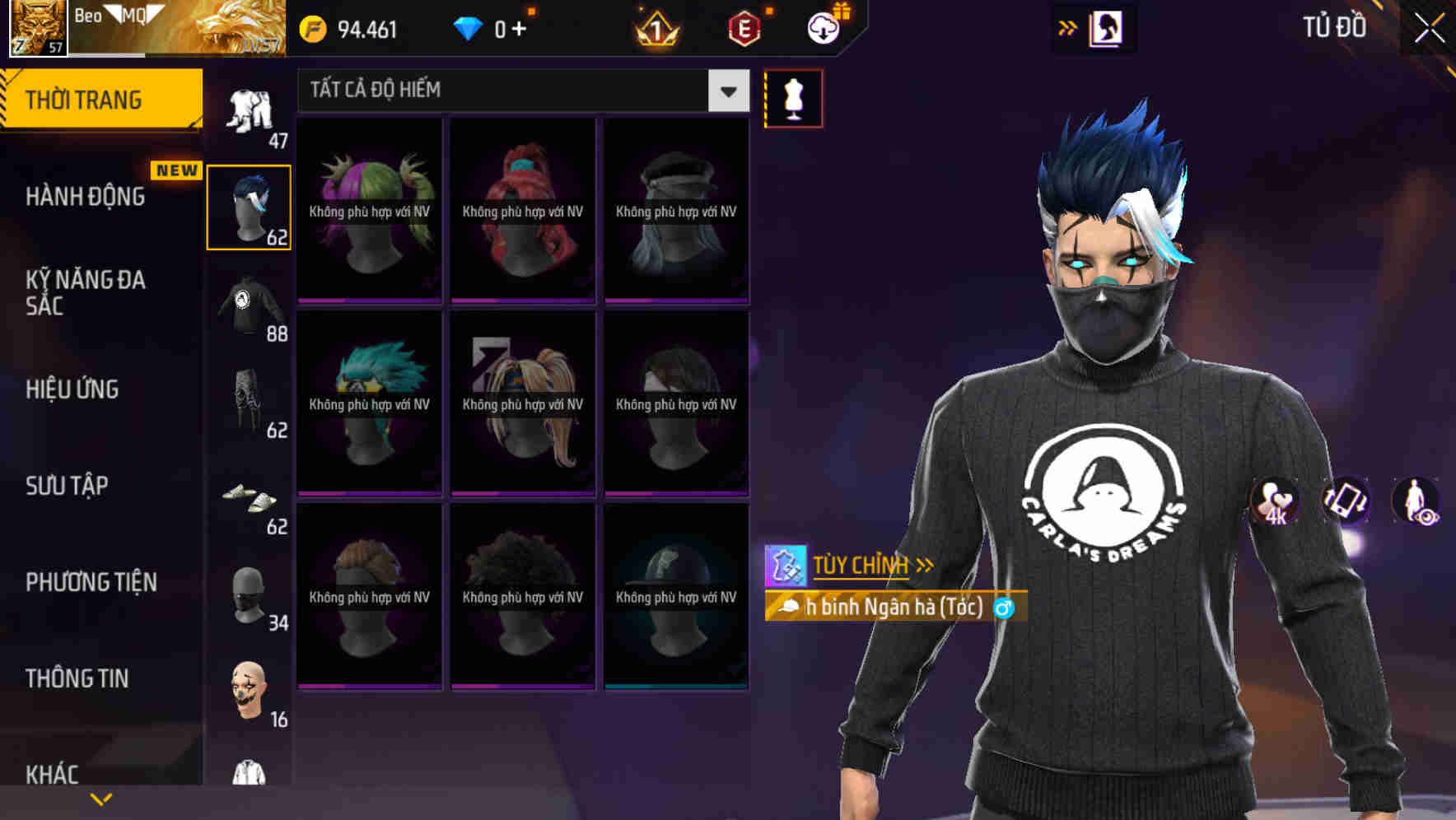Open the TẤT CẢ ĐỘ HIẾM rarity dropdown
The width and height of the screenshot is (1456, 820).
519,91
